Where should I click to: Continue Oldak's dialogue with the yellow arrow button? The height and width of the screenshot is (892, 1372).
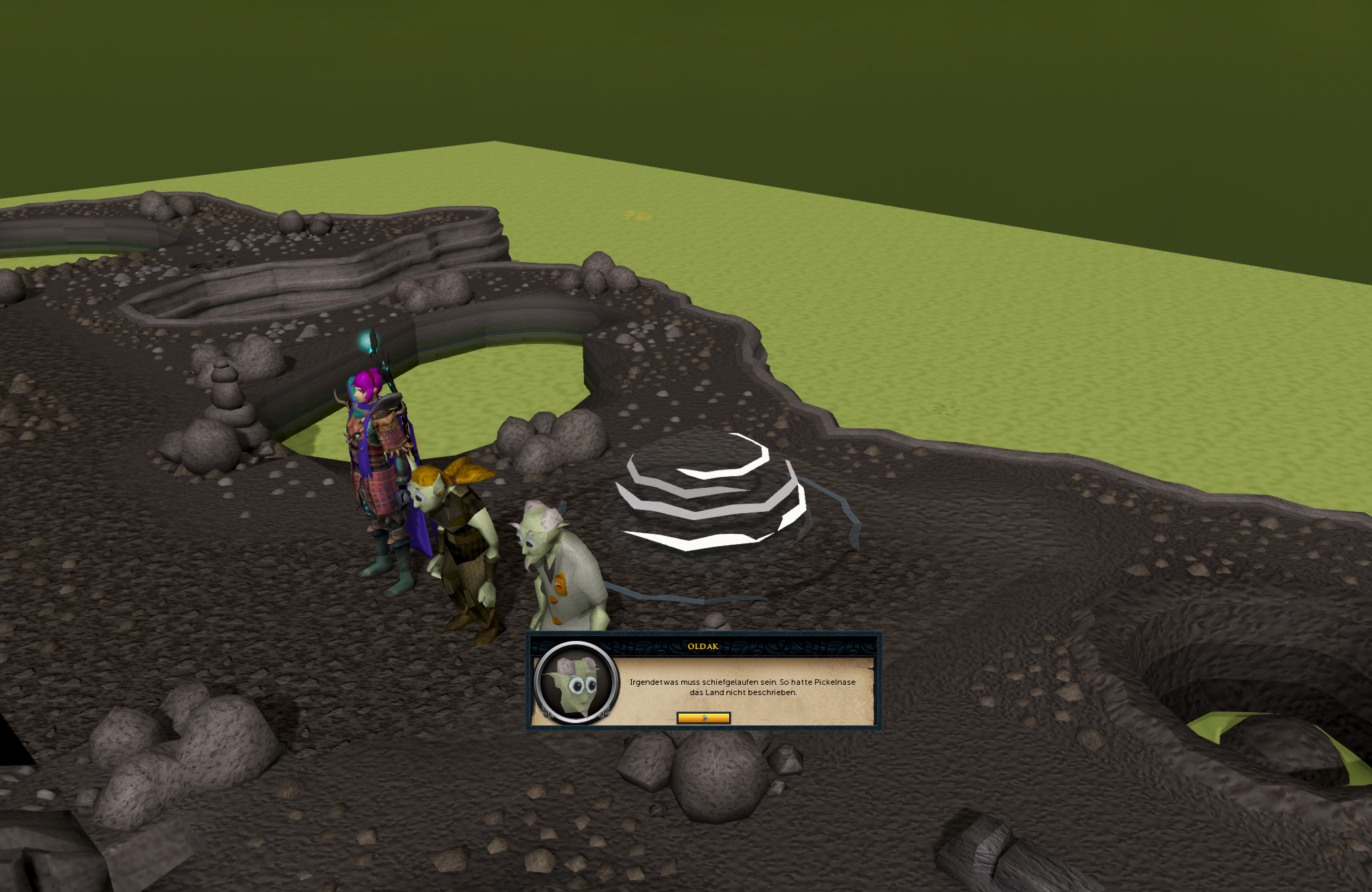(703, 718)
